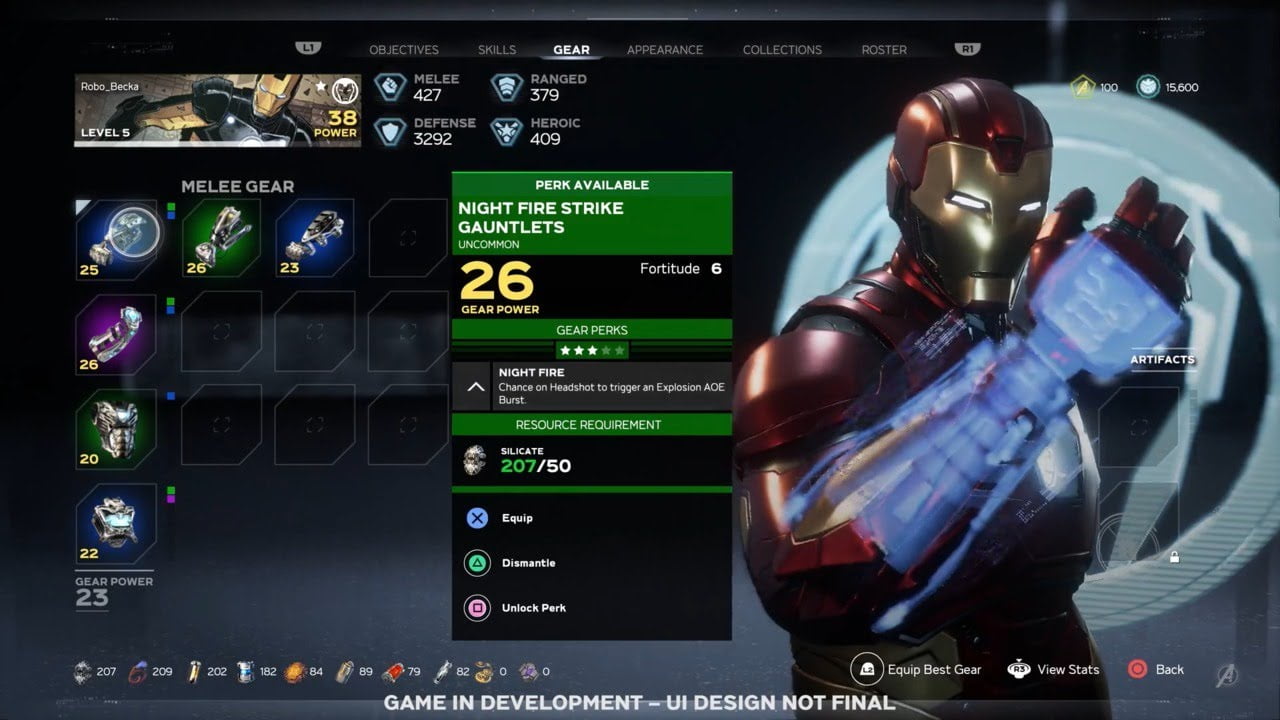Select the green chest armor slot, power 20
1280x720 pixels.
(x=117, y=427)
